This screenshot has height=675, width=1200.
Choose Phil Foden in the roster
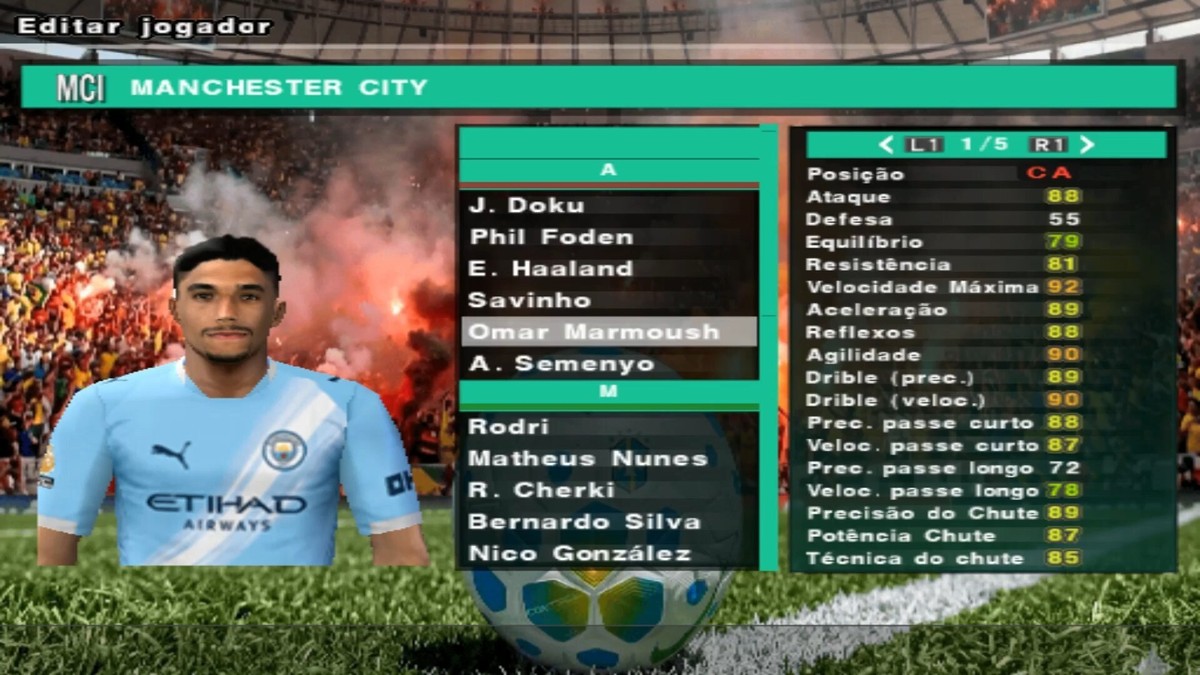point(551,237)
